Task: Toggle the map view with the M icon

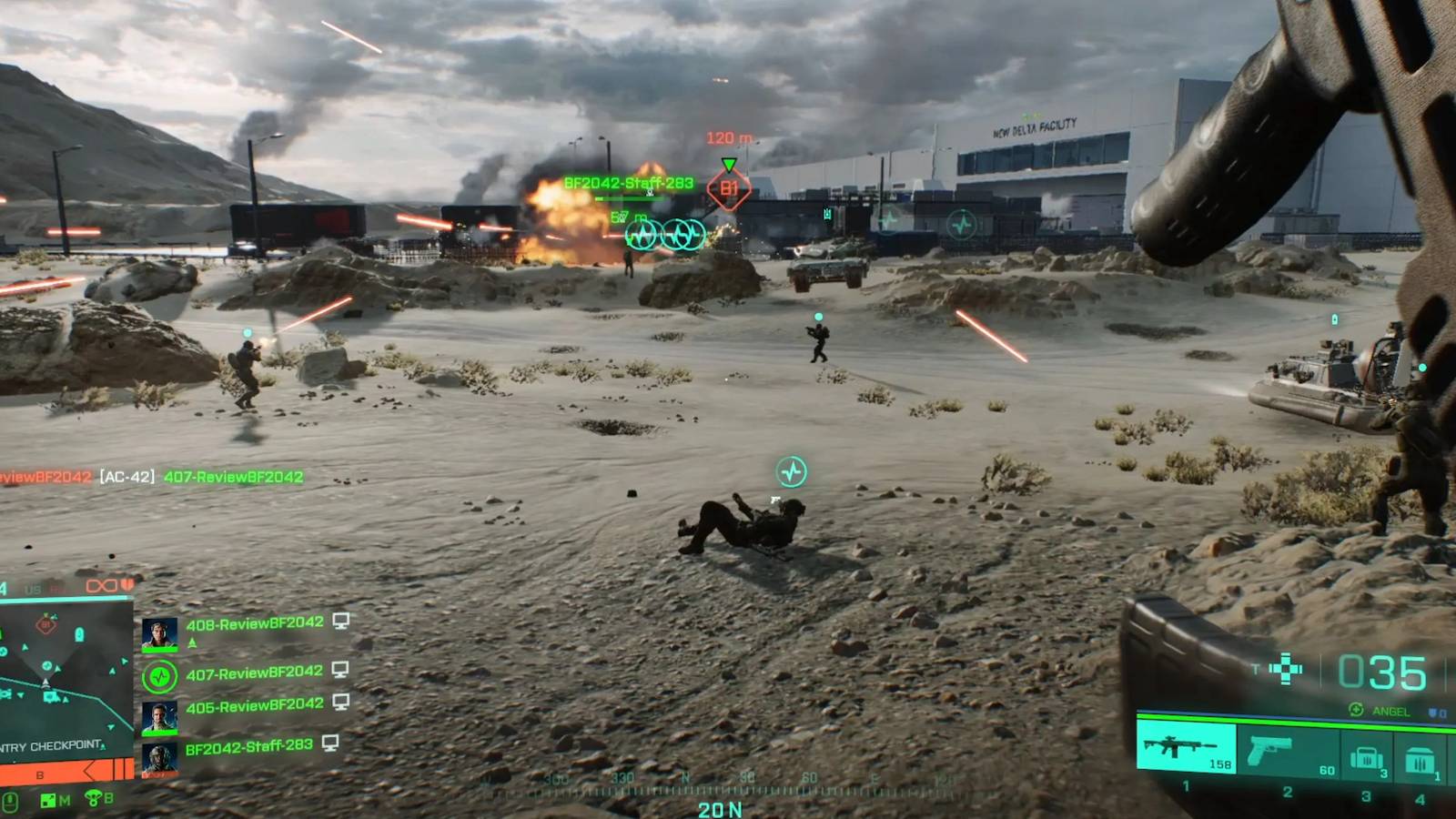Action: pyautogui.click(x=51, y=799)
